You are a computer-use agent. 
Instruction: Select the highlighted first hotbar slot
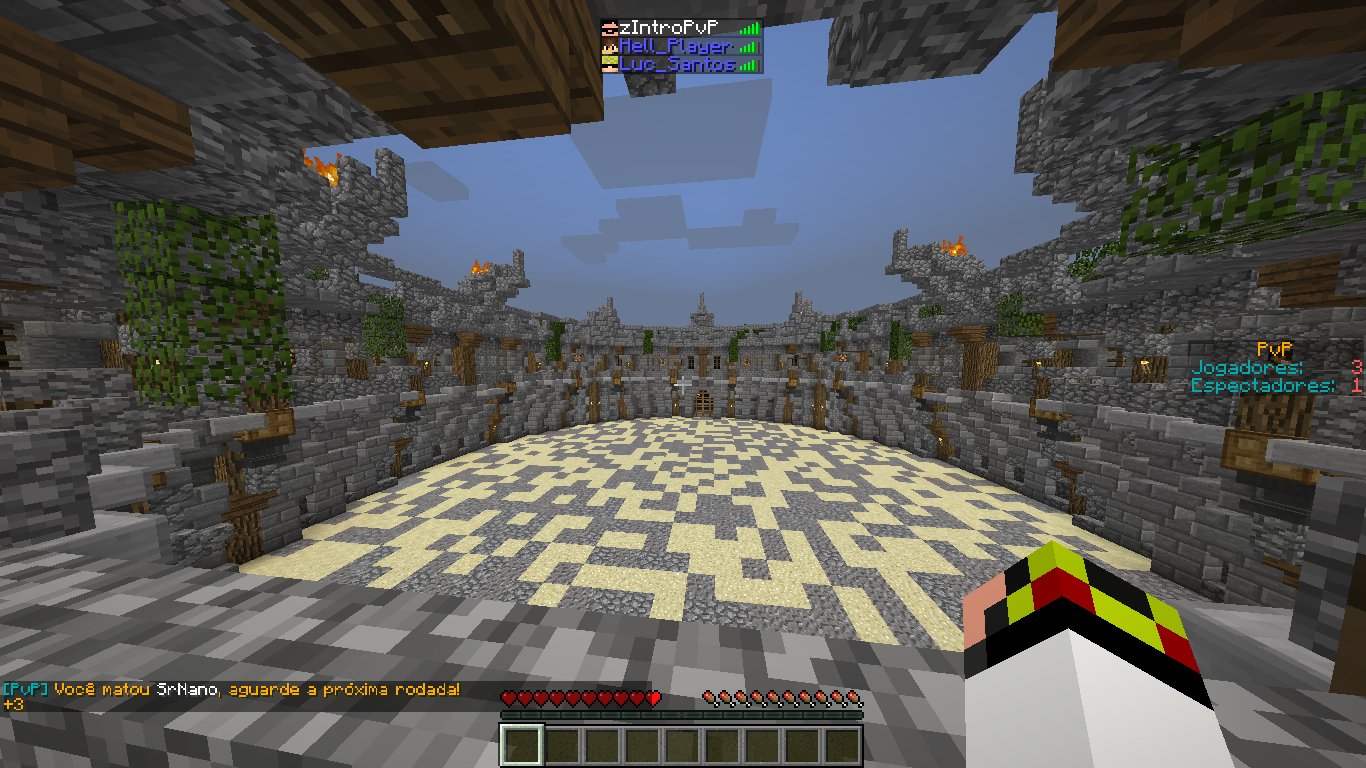click(522, 745)
